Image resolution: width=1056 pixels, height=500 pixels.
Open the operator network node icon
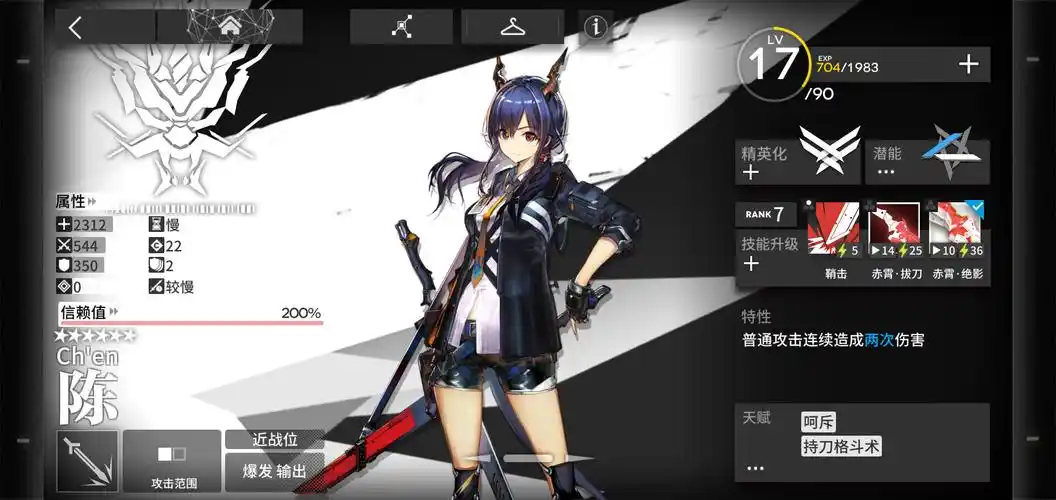(401, 27)
